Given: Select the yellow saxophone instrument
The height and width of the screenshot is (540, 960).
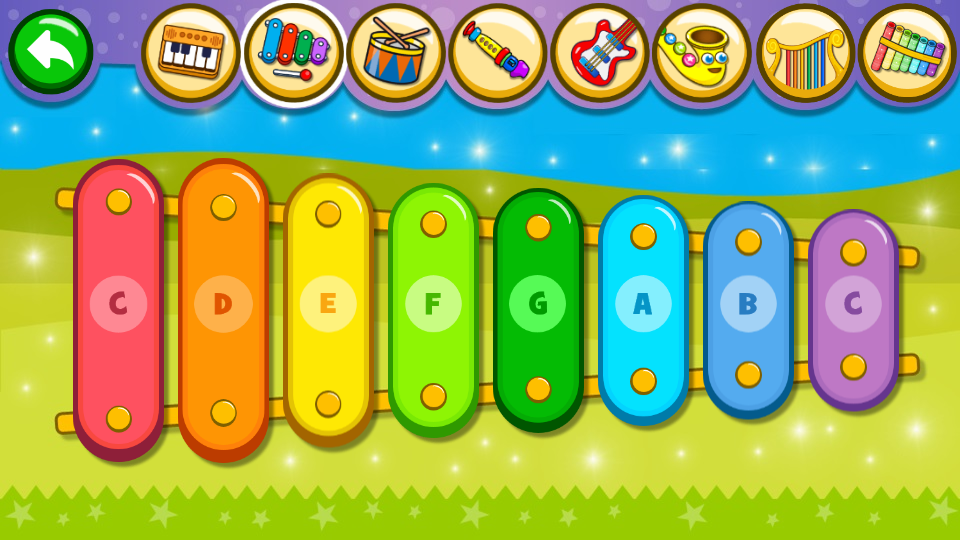Looking at the screenshot, I should click(x=701, y=52).
